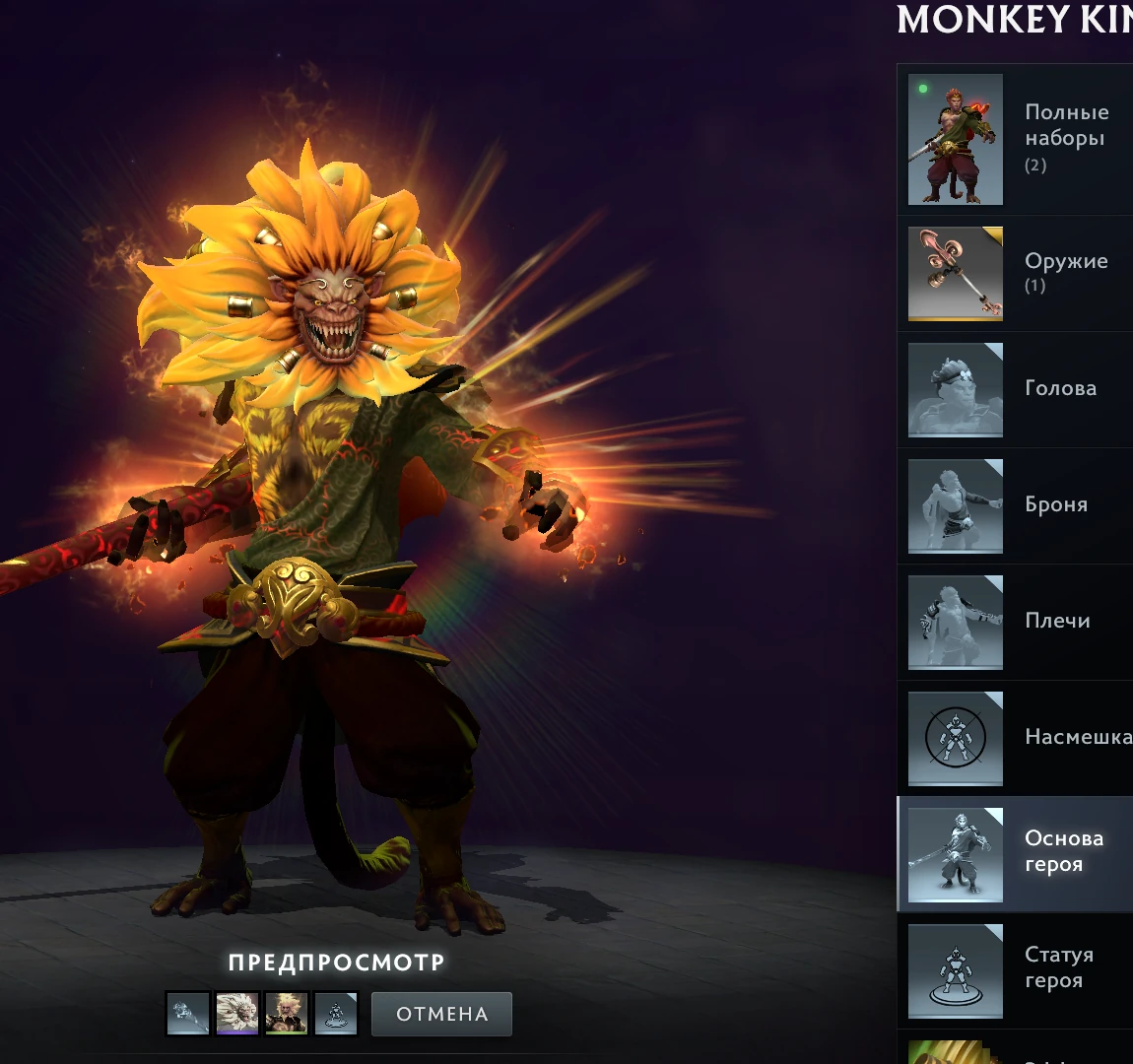Open the Насмешка taunt slot
This screenshot has height=1064, width=1133.
pyautogui.click(x=1015, y=738)
